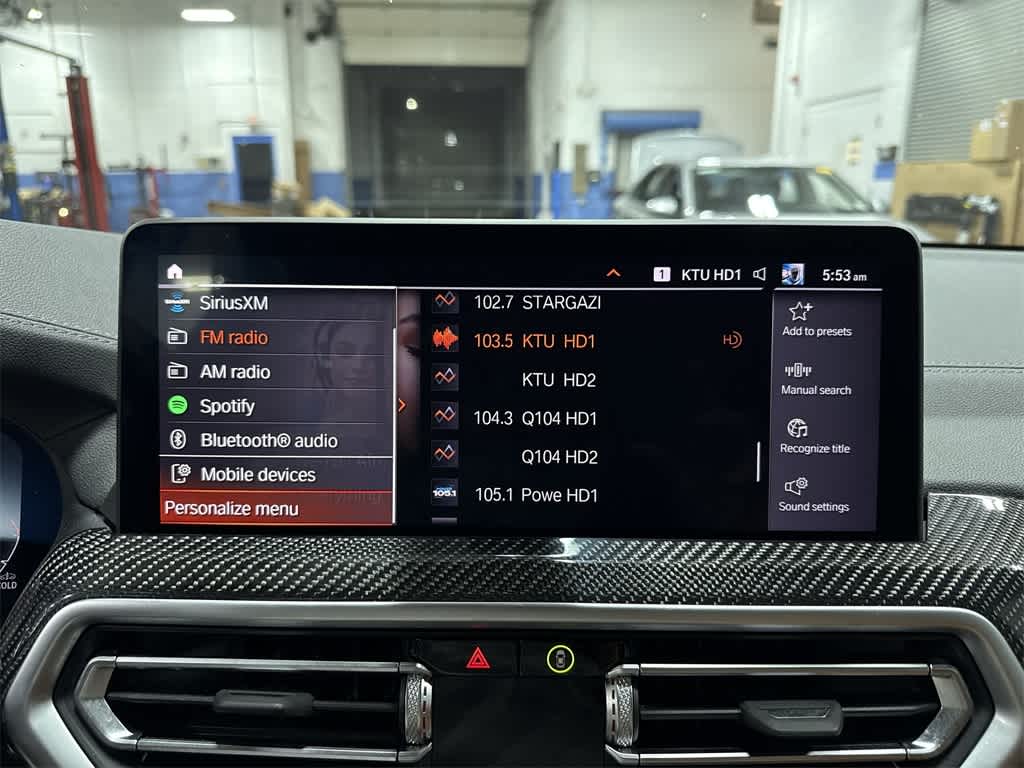The image size is (1024, 768).
Task: Open Manual search for stations
Action: 816,378
